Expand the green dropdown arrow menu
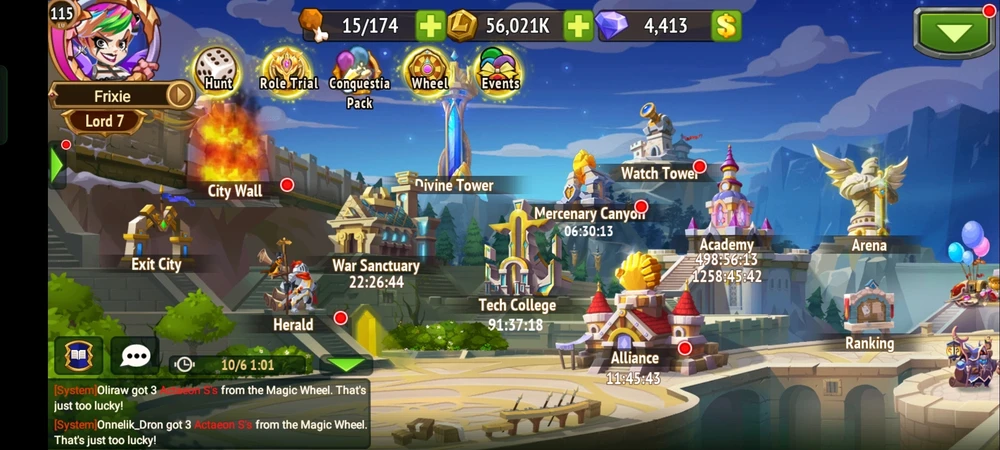1000x450 pixels. click(x=954, y=32)
